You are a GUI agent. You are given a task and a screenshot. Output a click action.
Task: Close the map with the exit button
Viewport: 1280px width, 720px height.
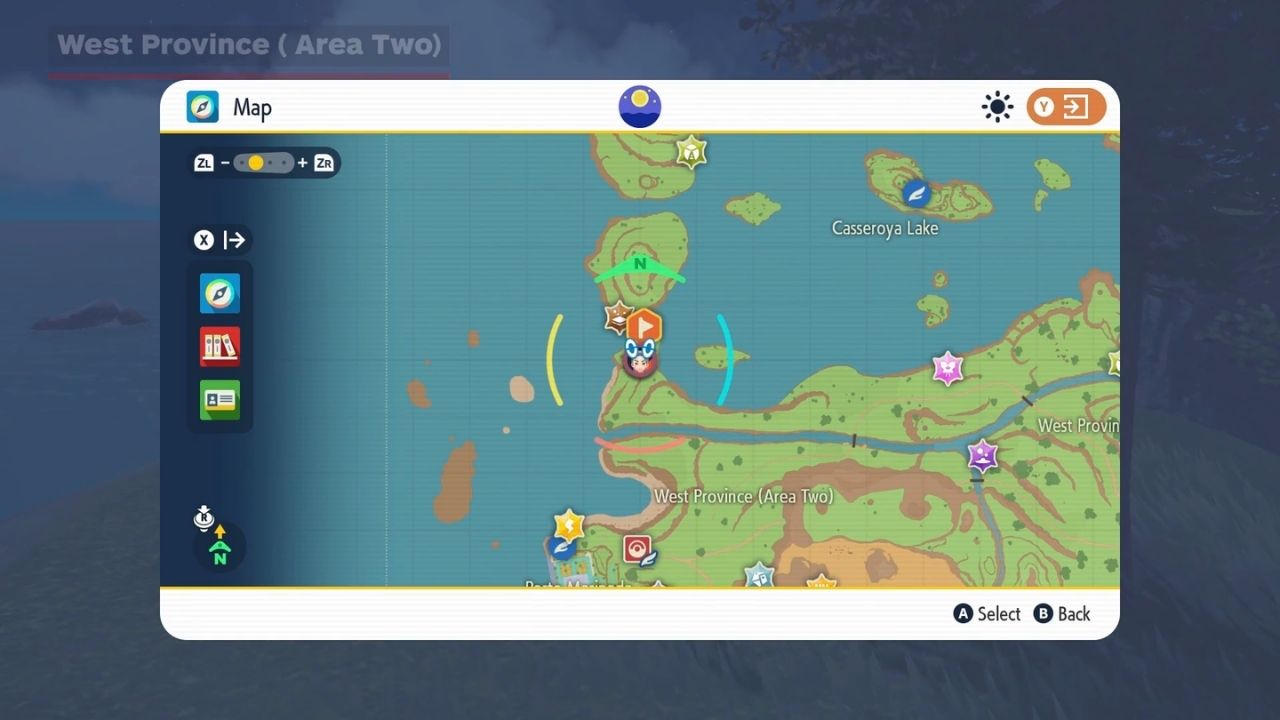[1066, 107]
